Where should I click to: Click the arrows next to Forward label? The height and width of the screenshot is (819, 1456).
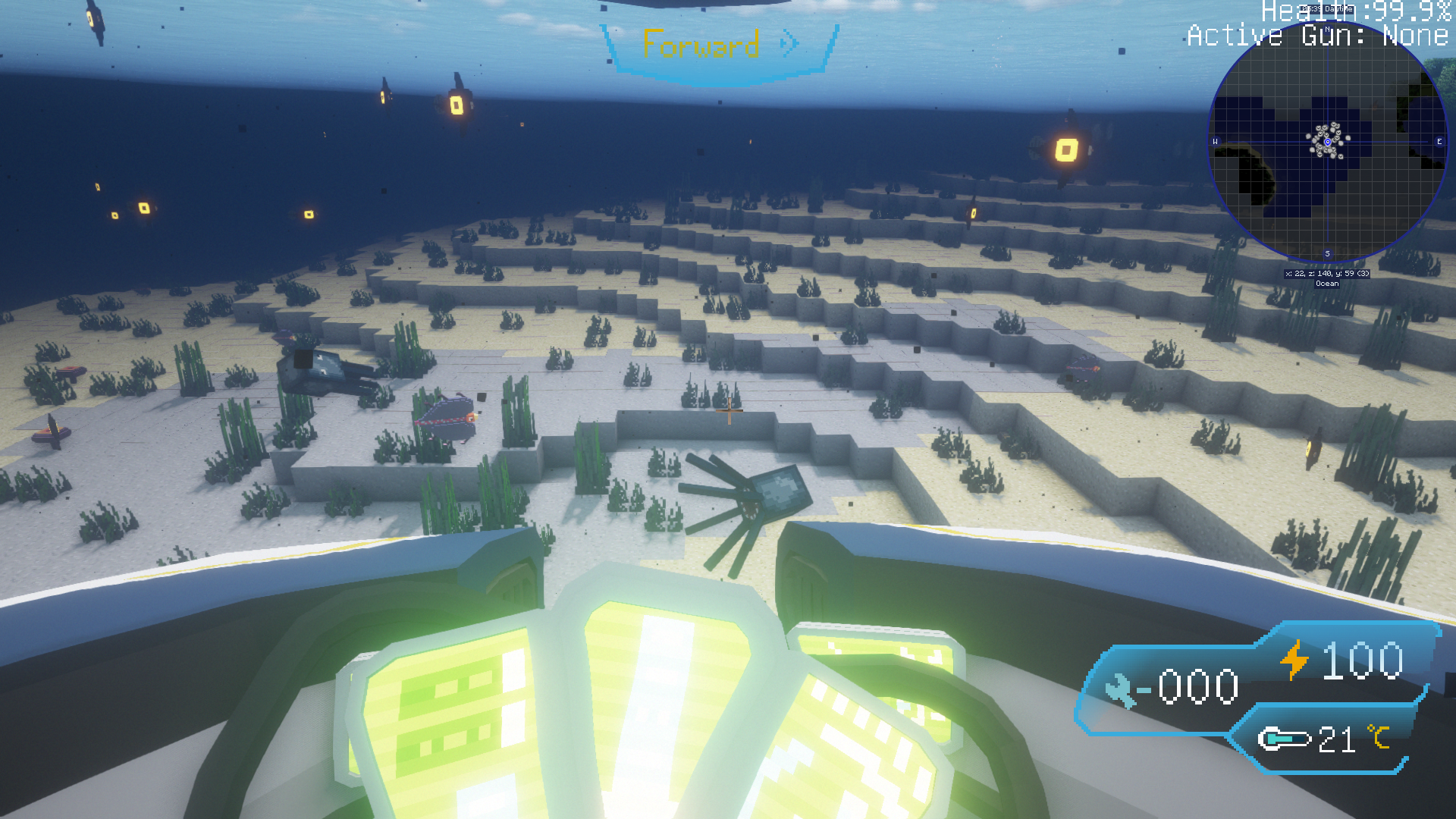(x=789, y=44)
